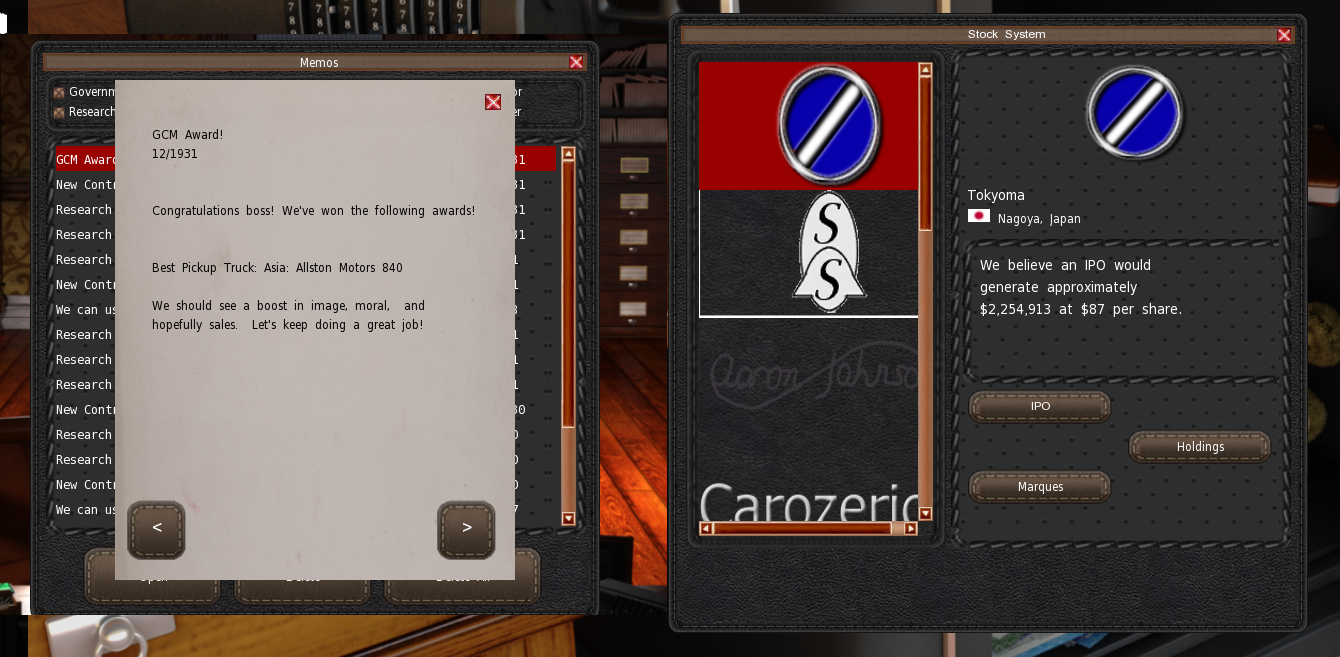Click the company list scroll-down arrow
This screenshot has width=1340, height=657.
925,514
